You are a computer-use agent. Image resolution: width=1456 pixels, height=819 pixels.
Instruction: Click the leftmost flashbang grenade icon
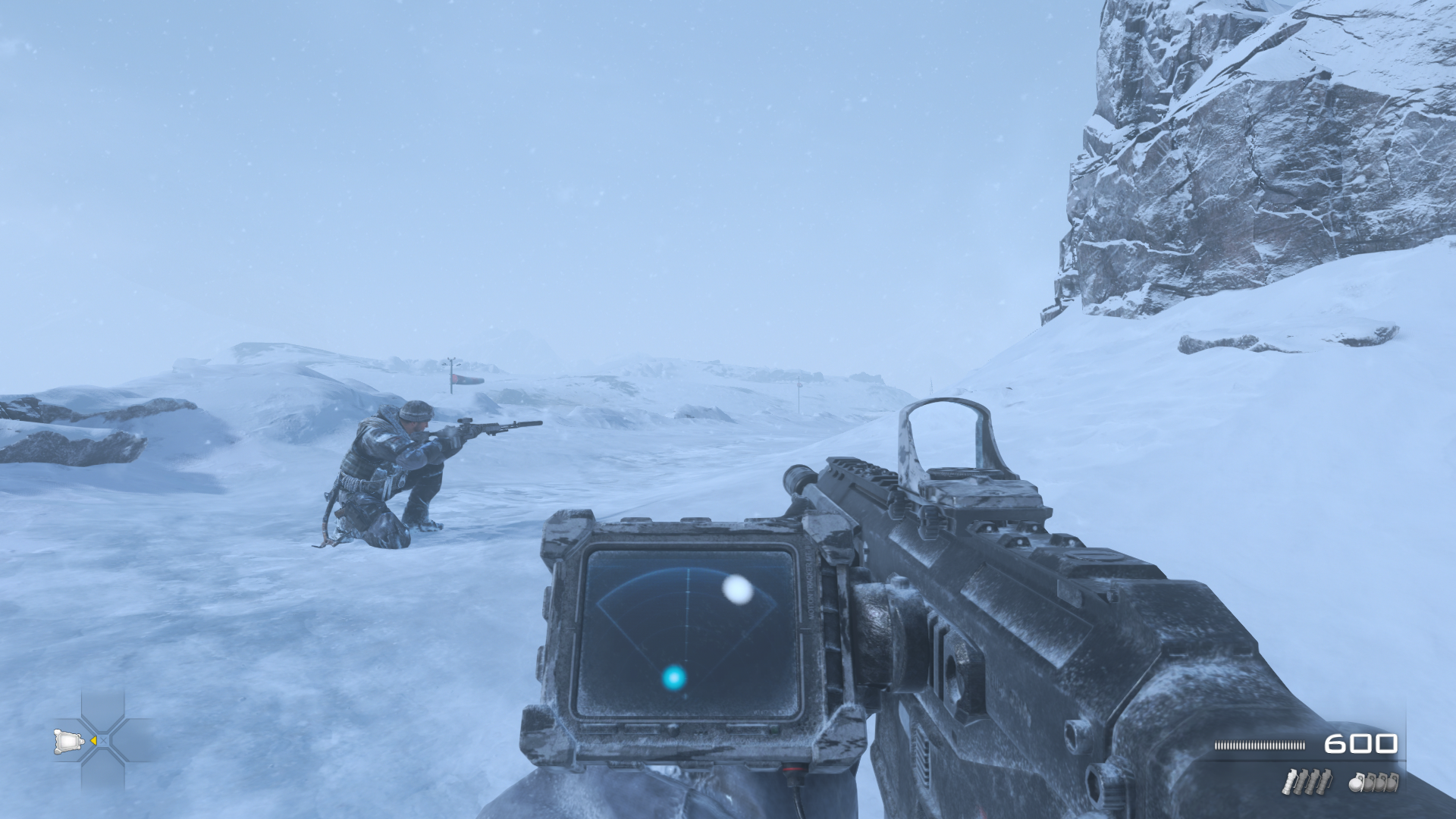tap(1290, 782)
